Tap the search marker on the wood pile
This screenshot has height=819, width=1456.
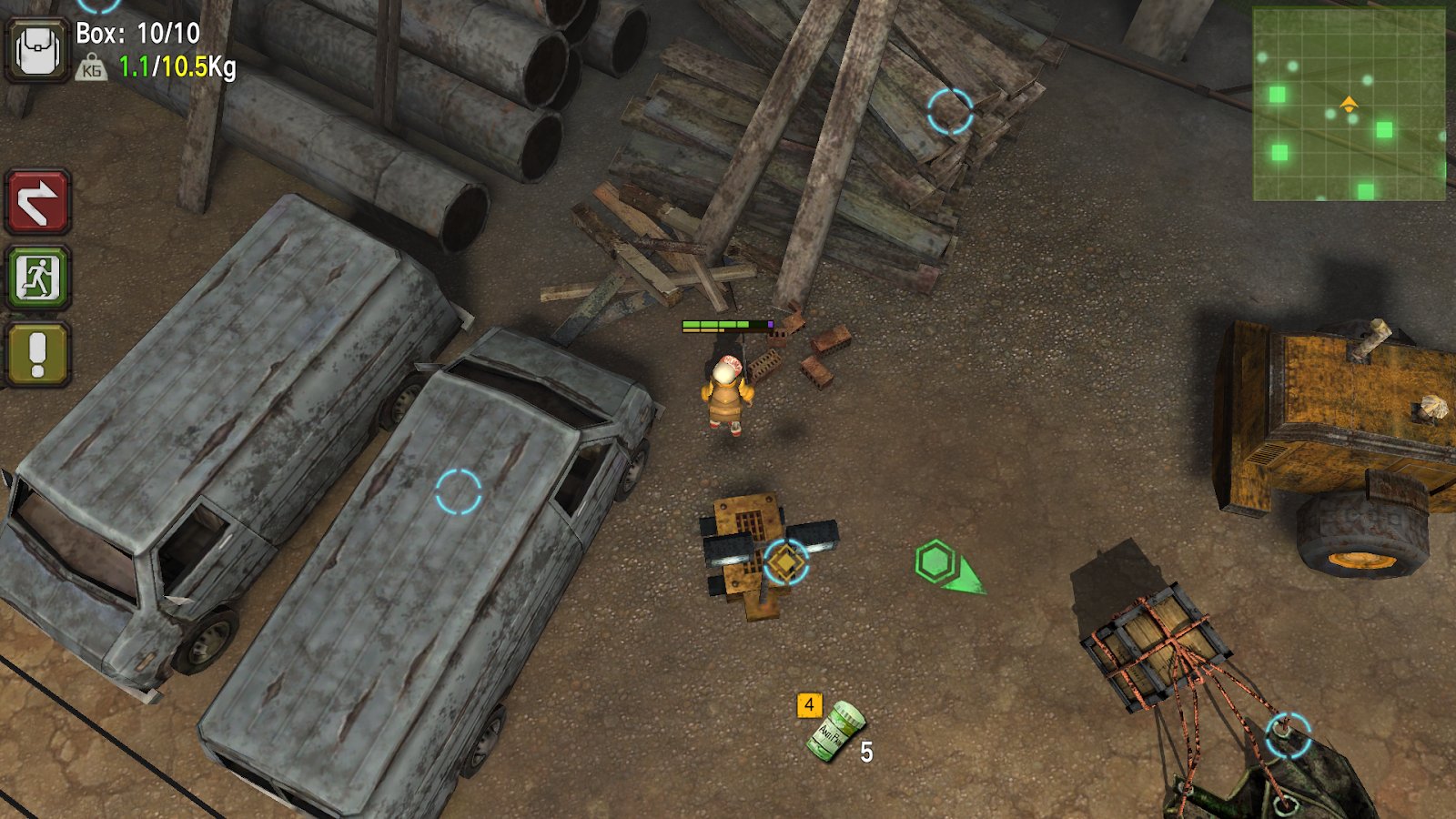(x=950, y=112)
